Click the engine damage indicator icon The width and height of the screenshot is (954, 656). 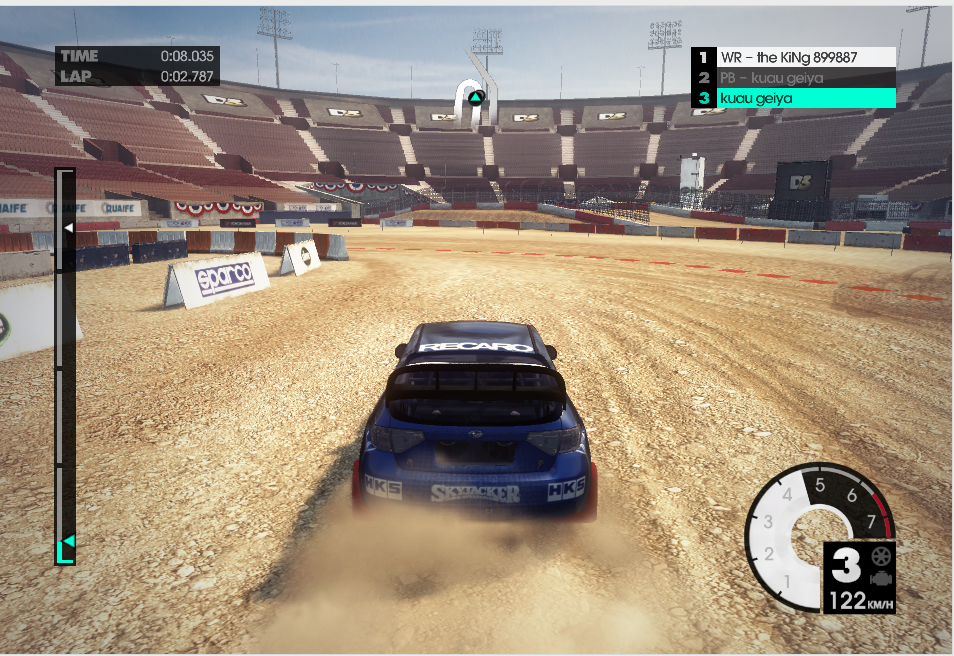[x=881, y=578]
